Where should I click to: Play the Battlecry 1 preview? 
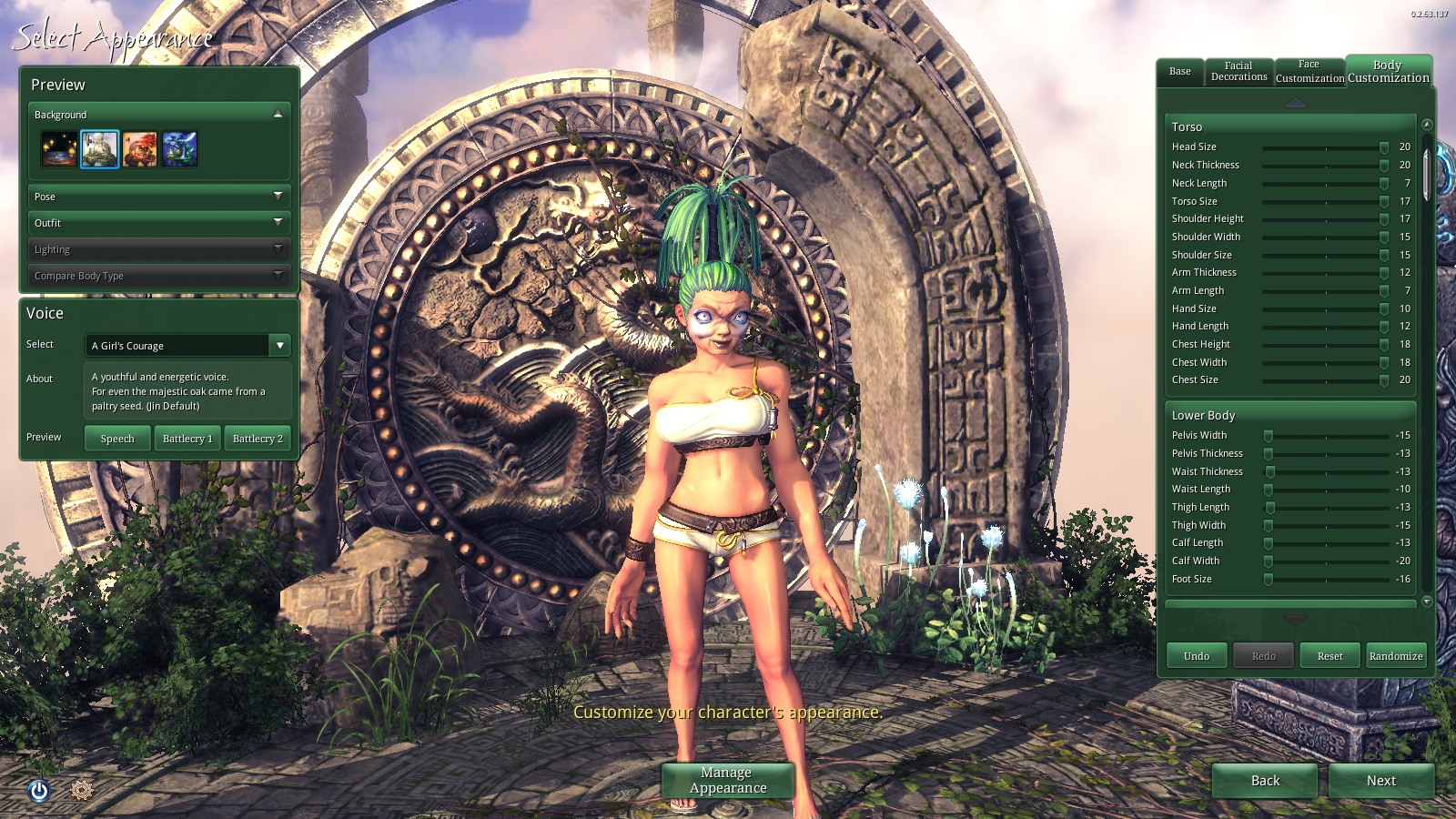coord(187,439)
